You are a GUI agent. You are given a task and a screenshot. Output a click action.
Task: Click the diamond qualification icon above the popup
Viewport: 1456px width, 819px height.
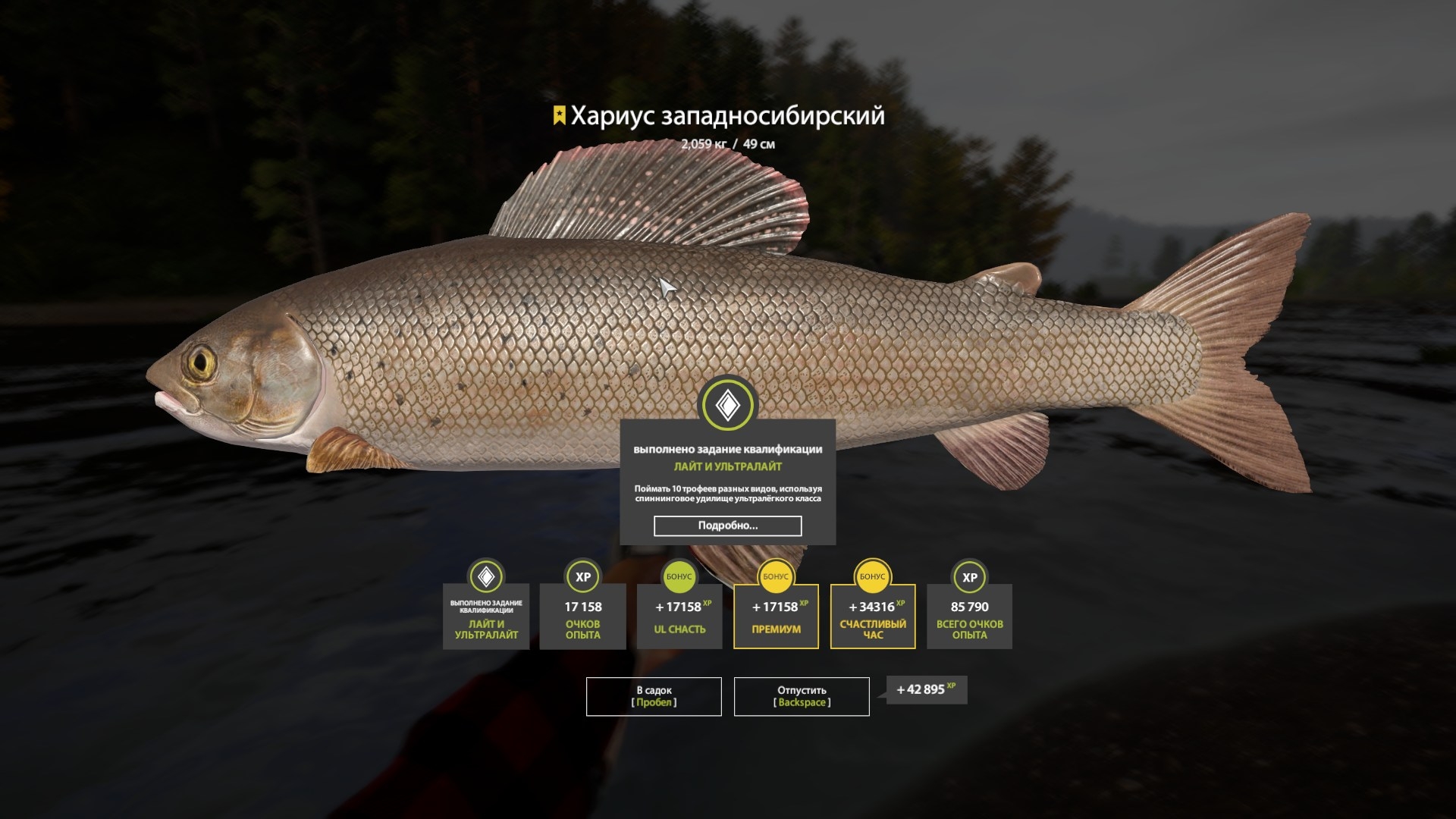pyautogui.click(x=728, y=406)
